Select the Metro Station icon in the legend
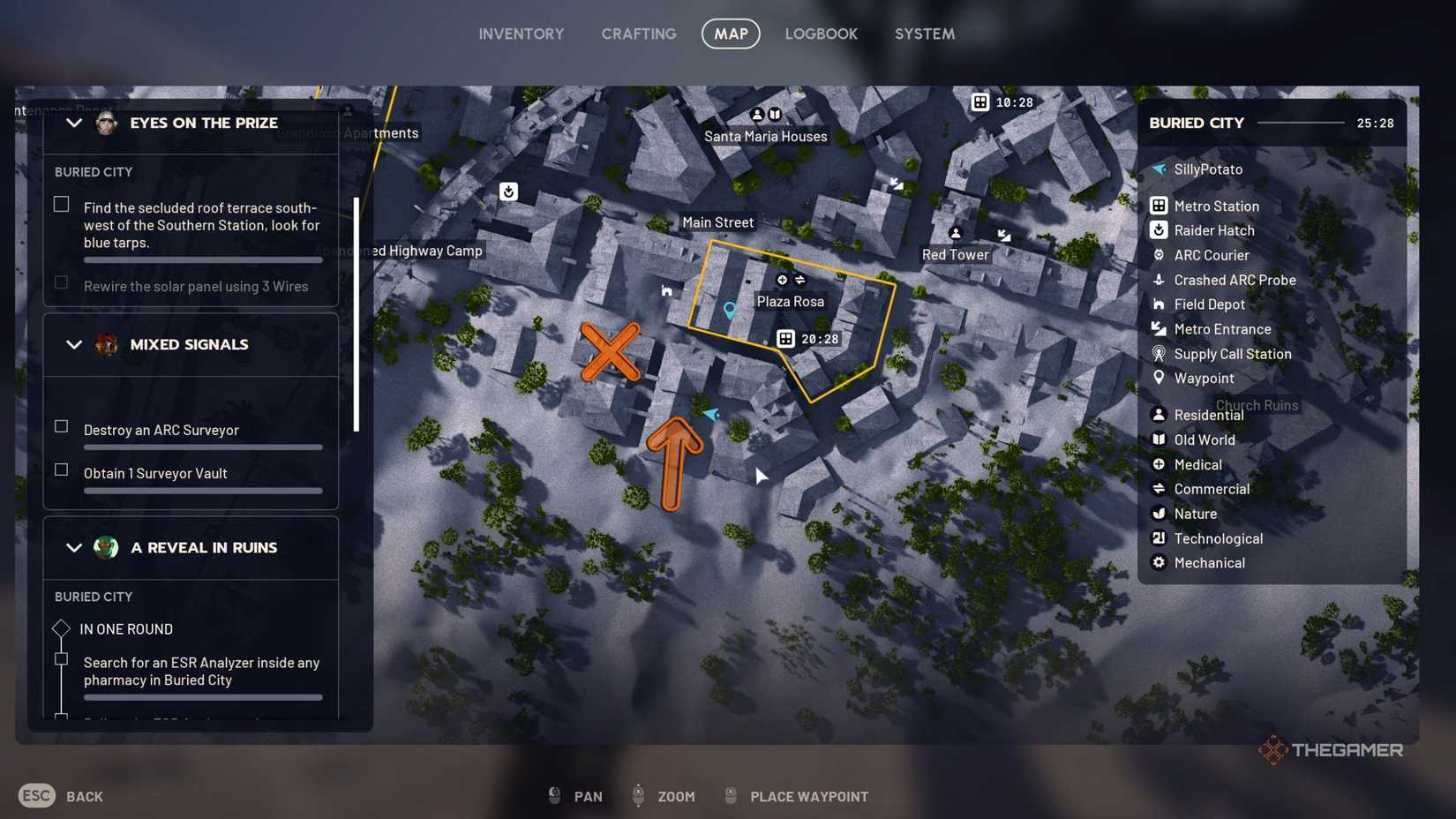 click(1160, 206)
